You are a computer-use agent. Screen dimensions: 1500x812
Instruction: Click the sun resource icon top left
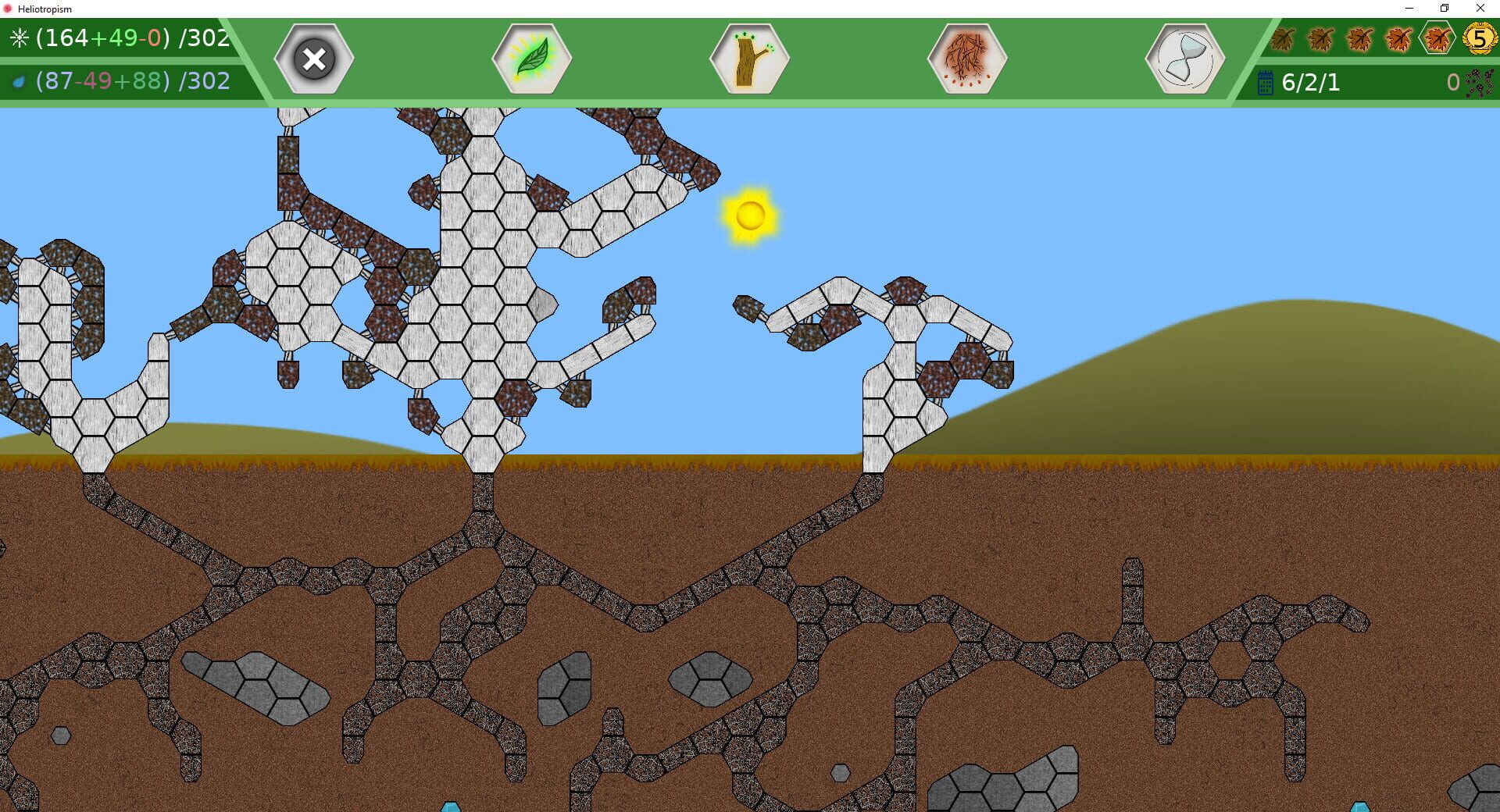(19, 36)
